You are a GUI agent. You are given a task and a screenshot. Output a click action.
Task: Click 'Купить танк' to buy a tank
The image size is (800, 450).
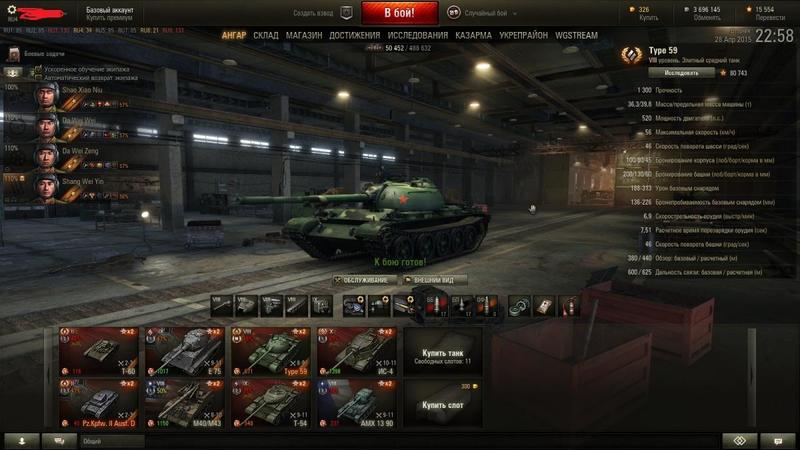coord(442,356)
